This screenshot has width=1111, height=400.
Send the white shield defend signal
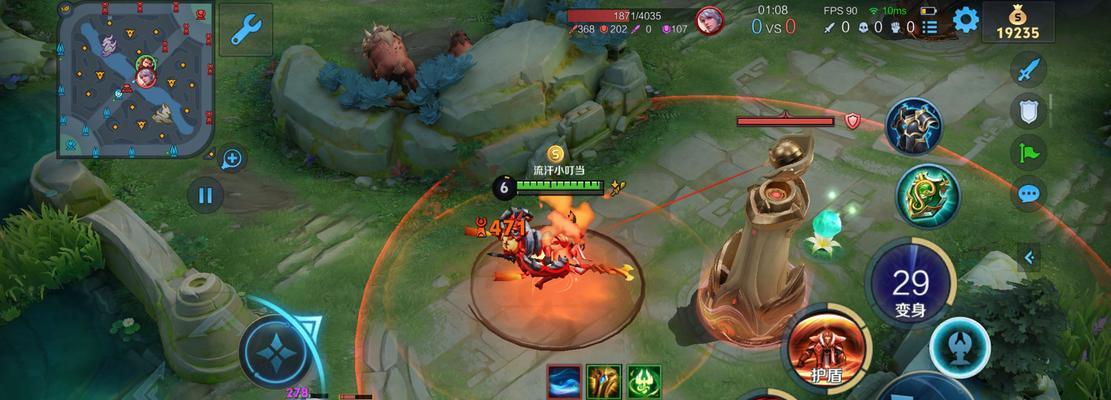click(x=1028, y=111)
